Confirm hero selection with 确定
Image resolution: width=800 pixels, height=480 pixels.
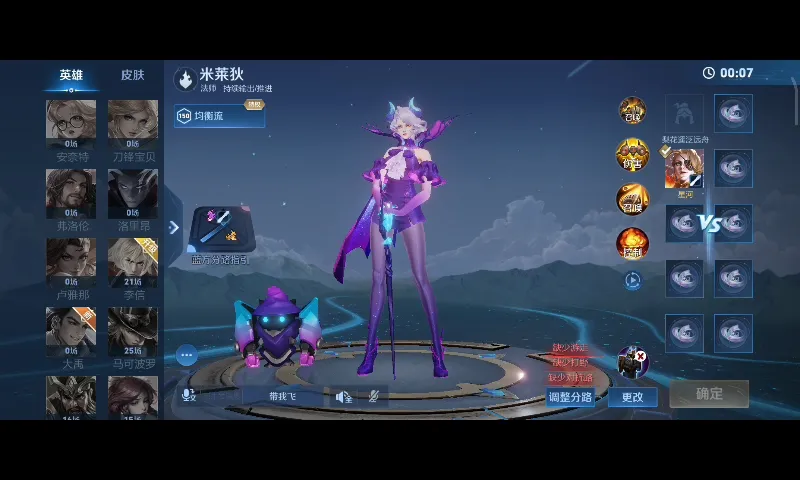(x=709, y=394)
